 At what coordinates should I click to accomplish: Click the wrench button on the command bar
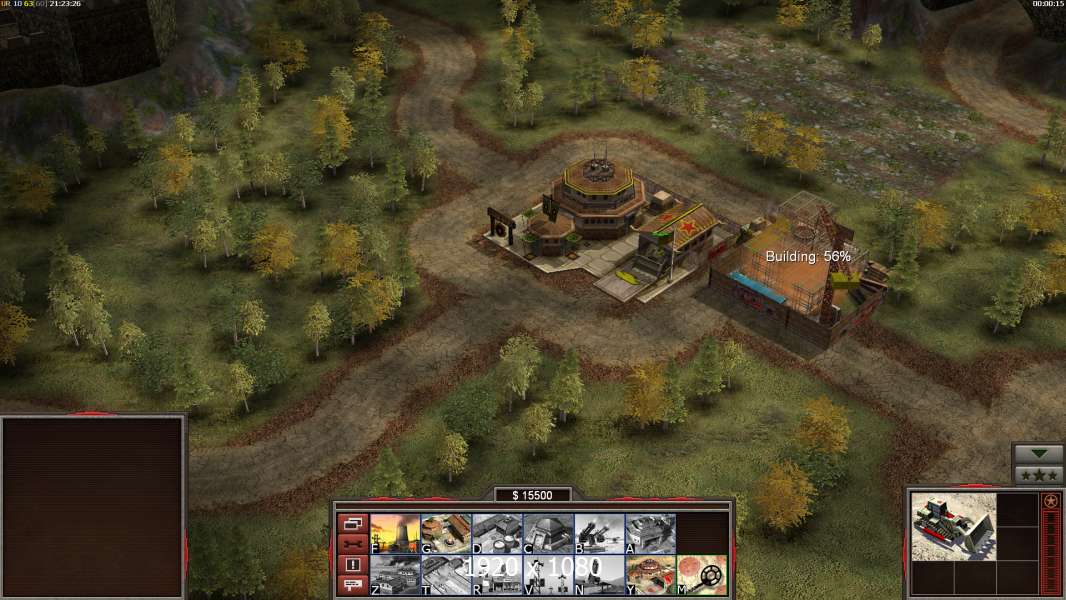tap(352, 544)
